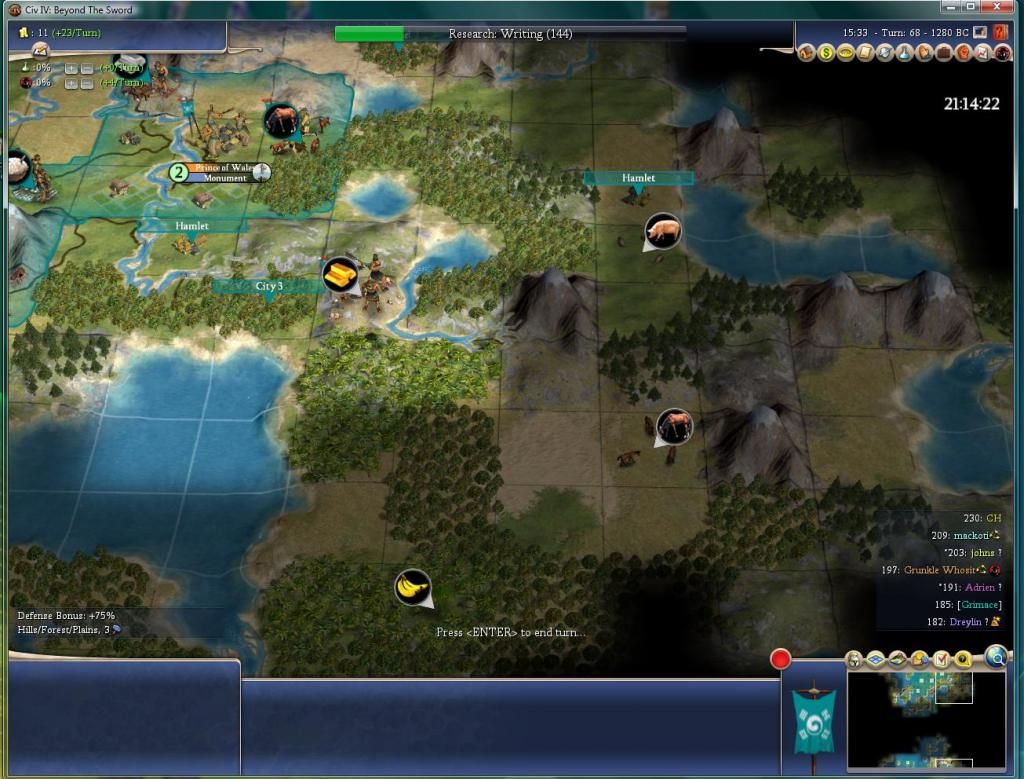Increase the science rate with the plus button

(x=71, y=68)
